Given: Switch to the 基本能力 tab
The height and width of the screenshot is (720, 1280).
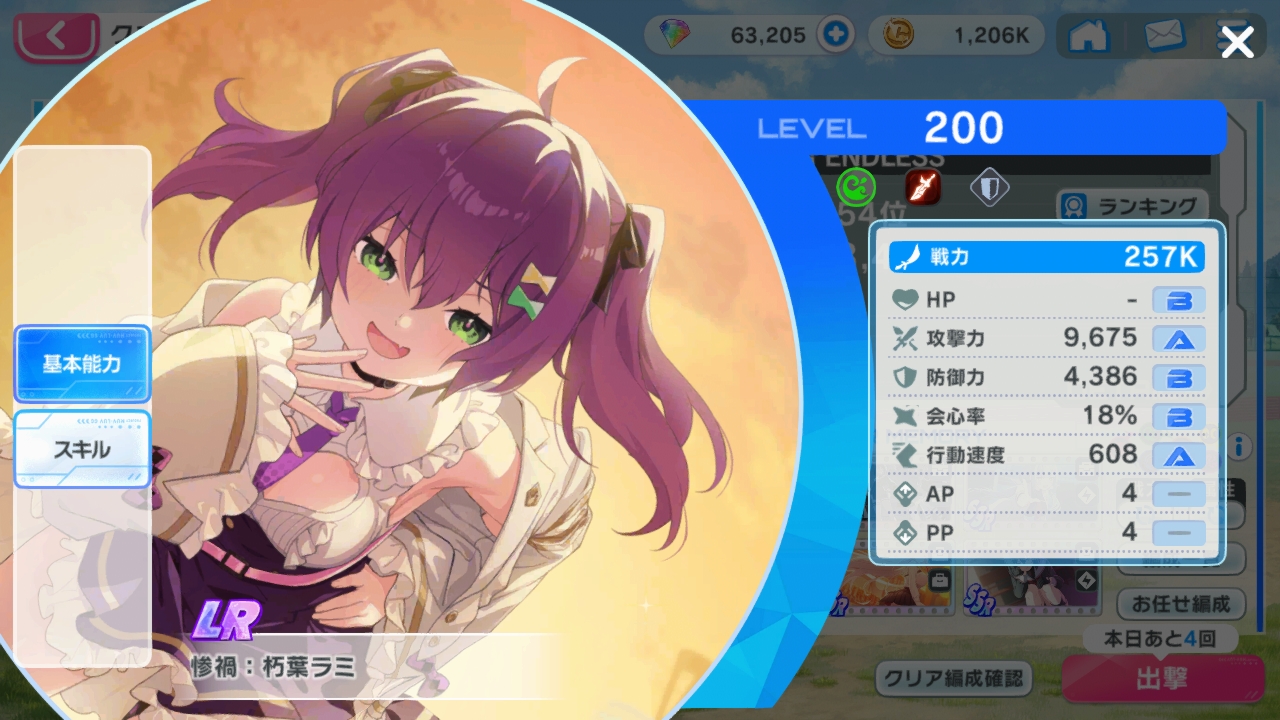Looking at the screenshot, I should tap(82, 364).
